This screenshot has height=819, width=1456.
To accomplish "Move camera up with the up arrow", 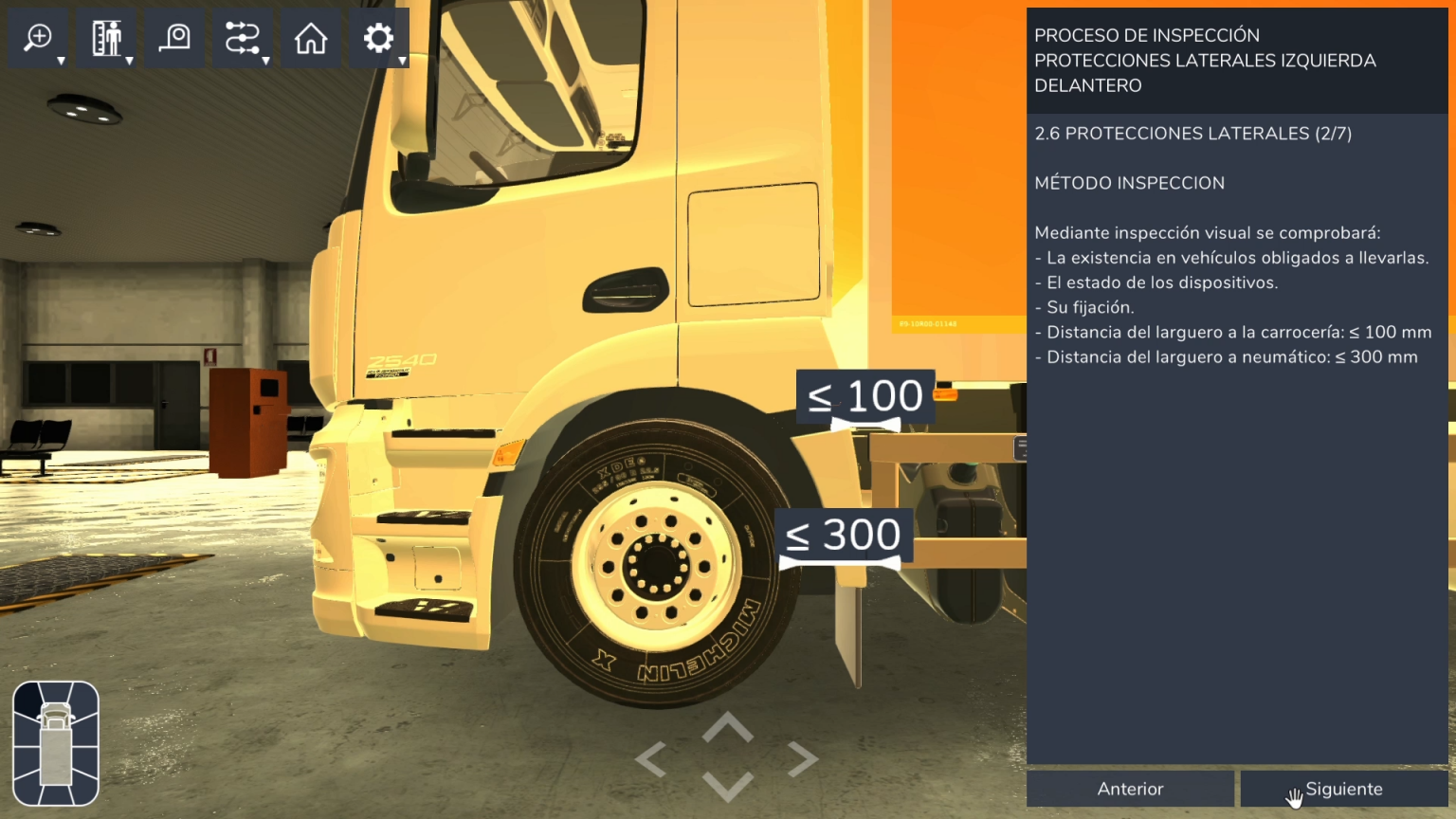I will pos(727,728).
